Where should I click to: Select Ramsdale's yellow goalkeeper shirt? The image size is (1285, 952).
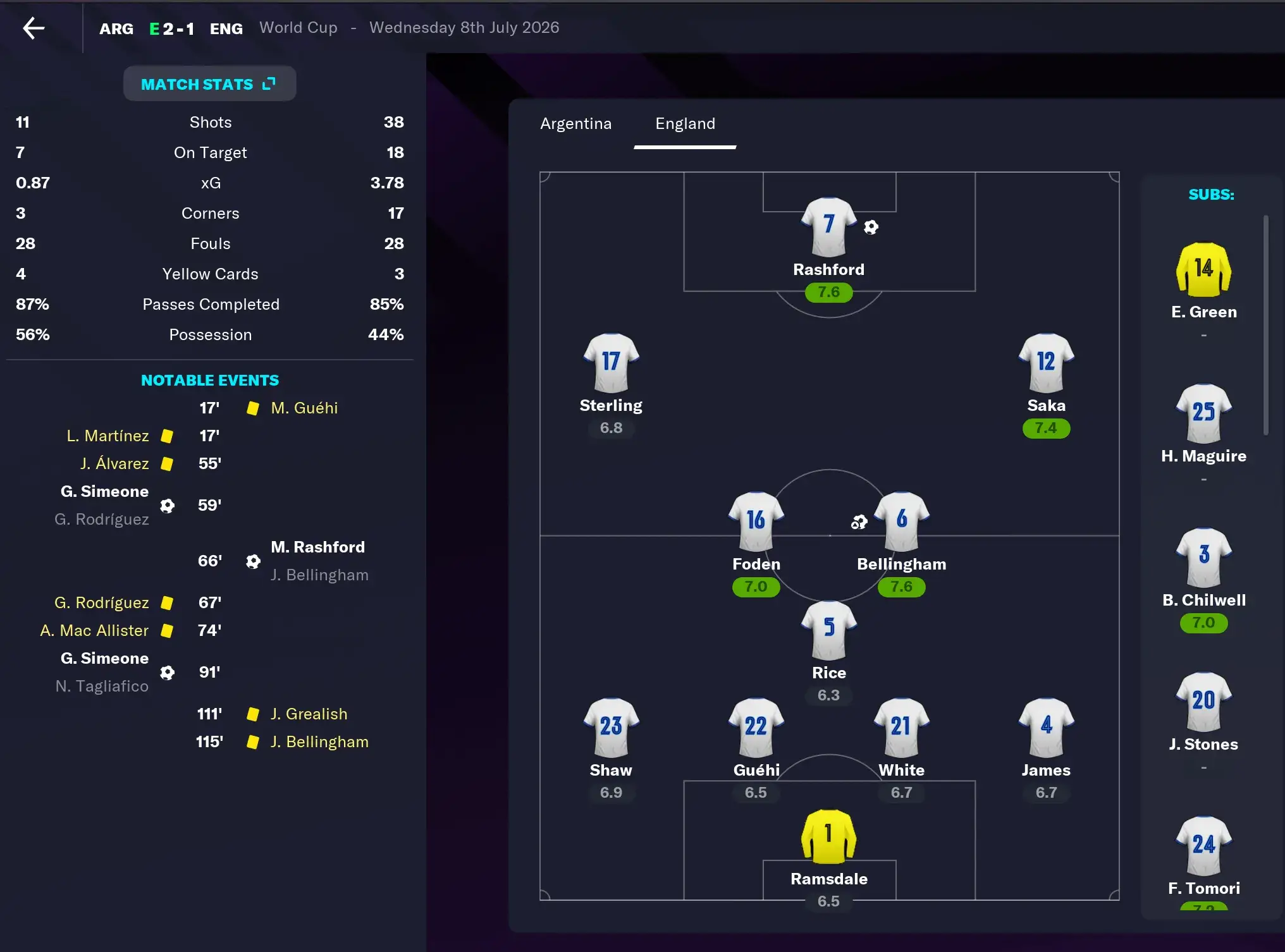(x=828, y=836)
